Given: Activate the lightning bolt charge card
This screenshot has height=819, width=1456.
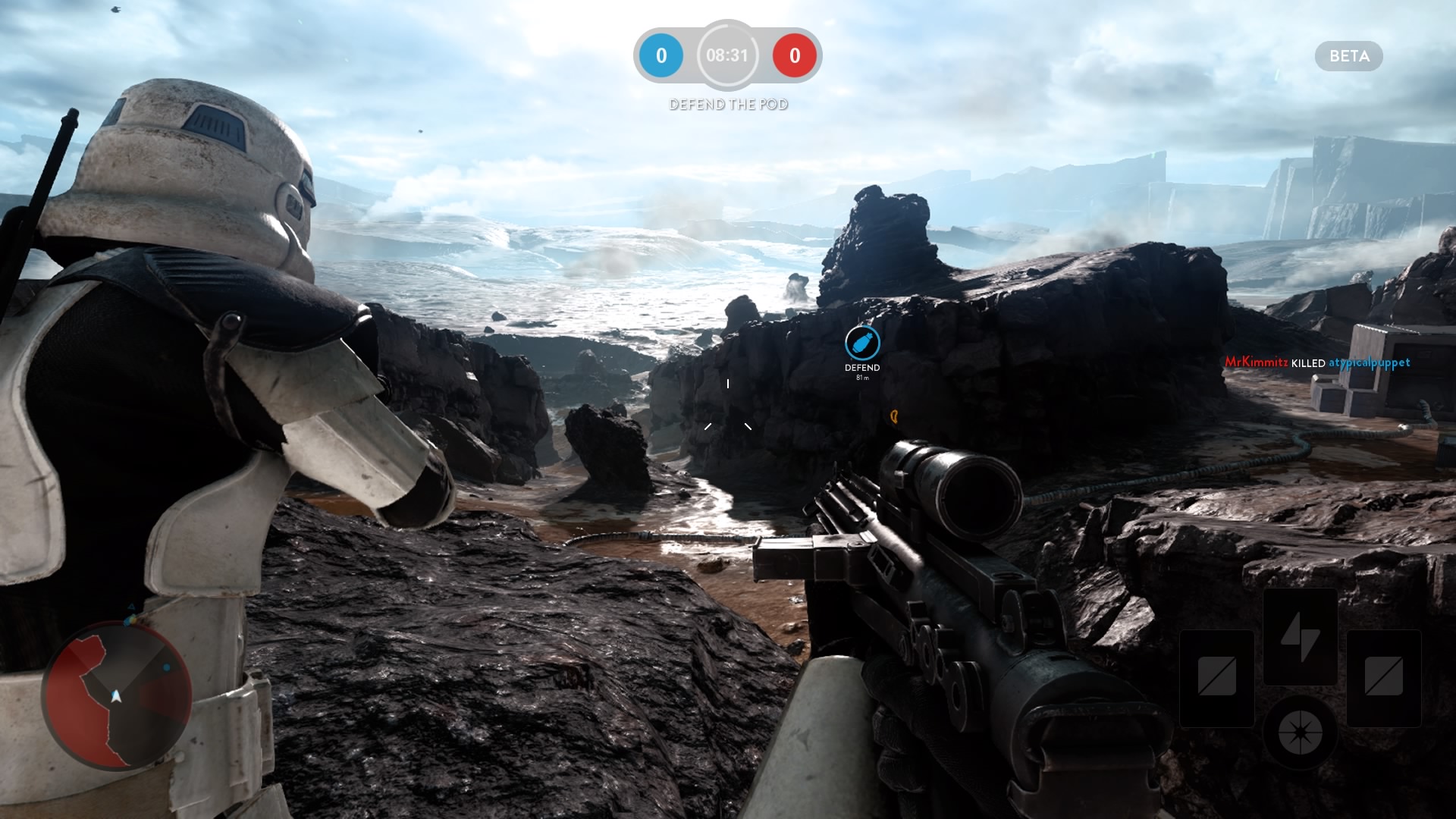Looking at the screenshot, I should tap(1300, 636).
